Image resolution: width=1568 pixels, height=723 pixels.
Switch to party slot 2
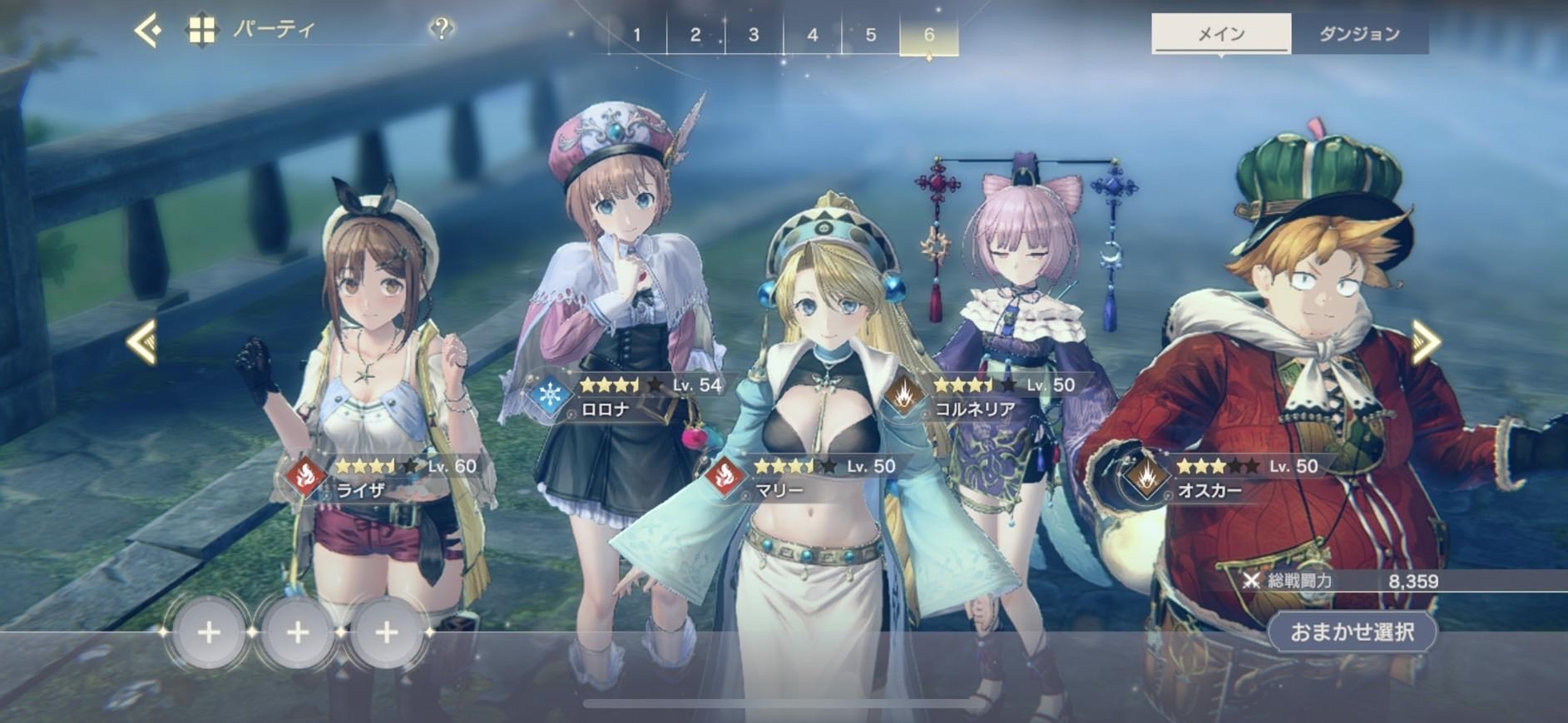coord(695,35)
